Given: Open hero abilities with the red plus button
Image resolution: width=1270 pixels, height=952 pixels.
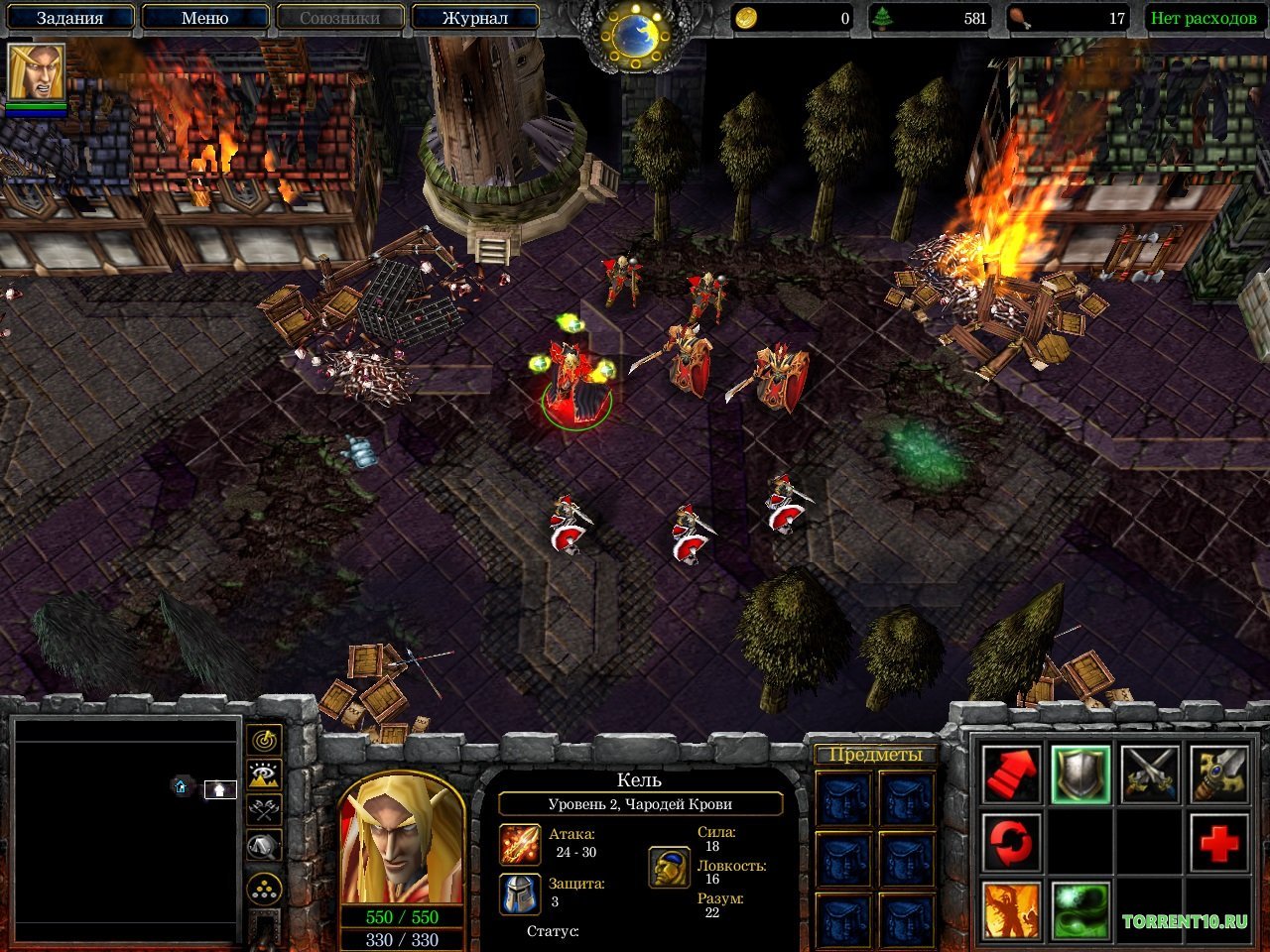Looking at the screenshot, I should (x=1218, y=843).
